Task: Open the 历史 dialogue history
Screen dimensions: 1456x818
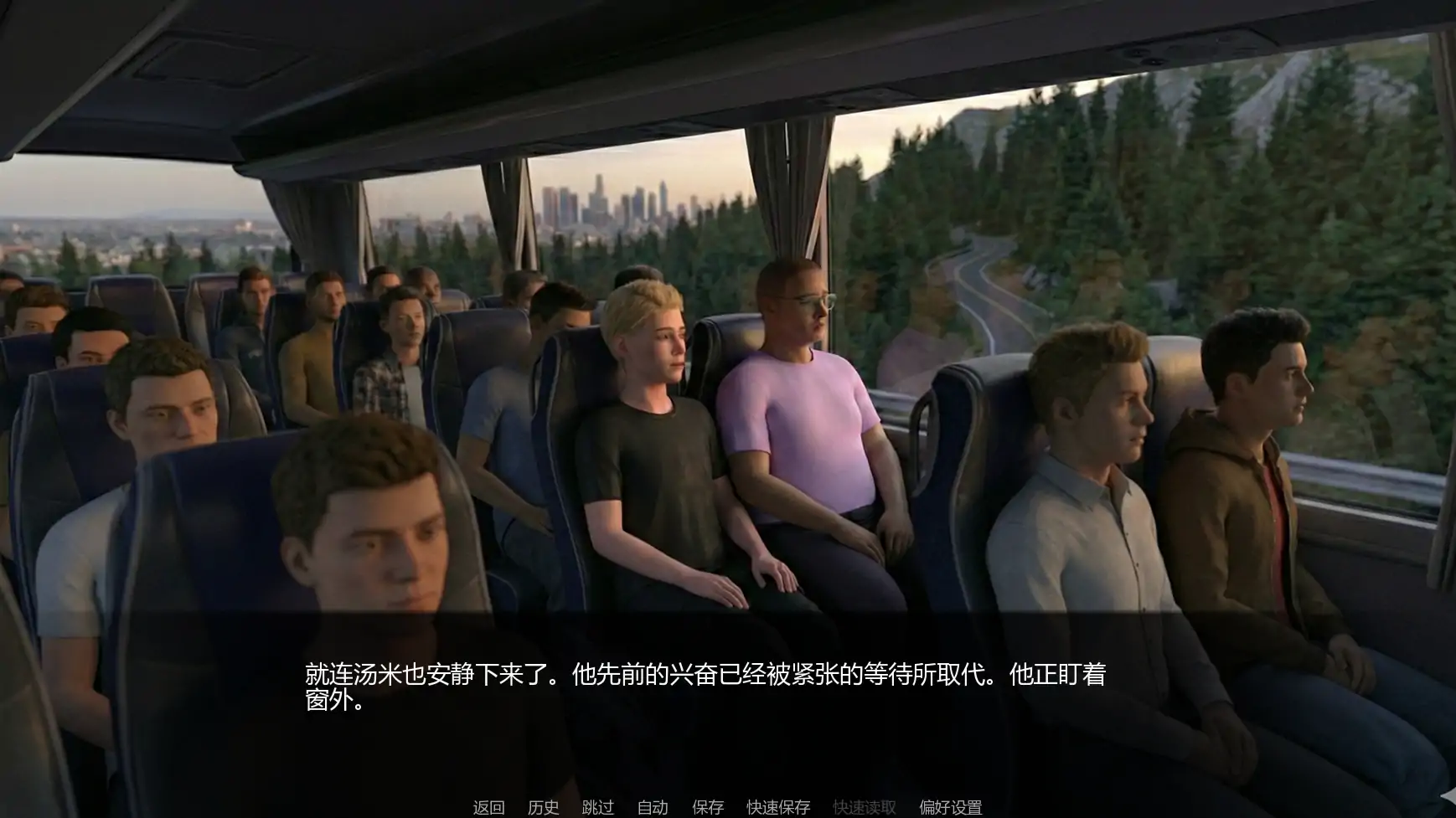Action: point(543,807)
